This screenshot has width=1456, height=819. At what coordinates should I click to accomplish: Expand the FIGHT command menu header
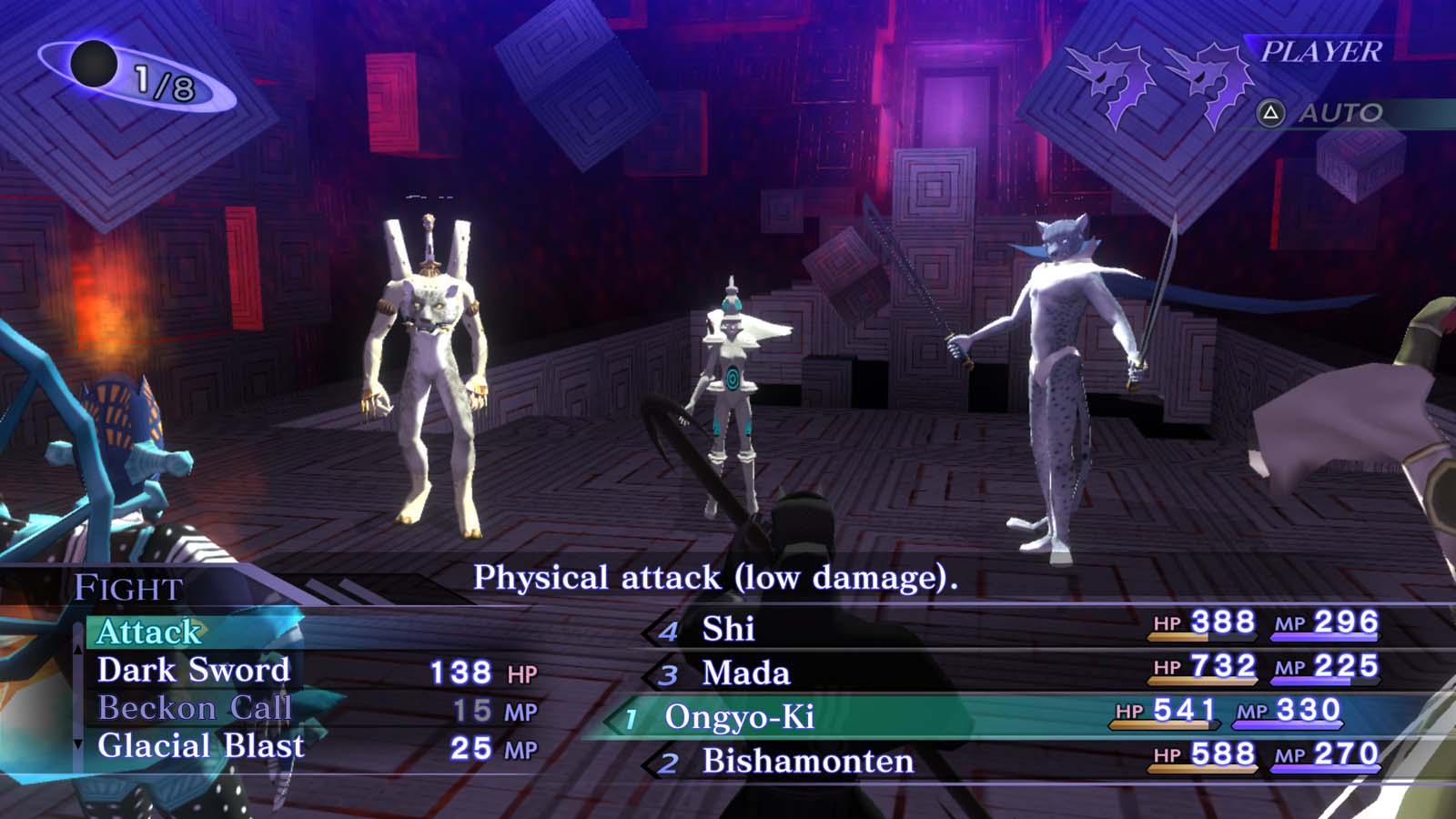(128, 589)
